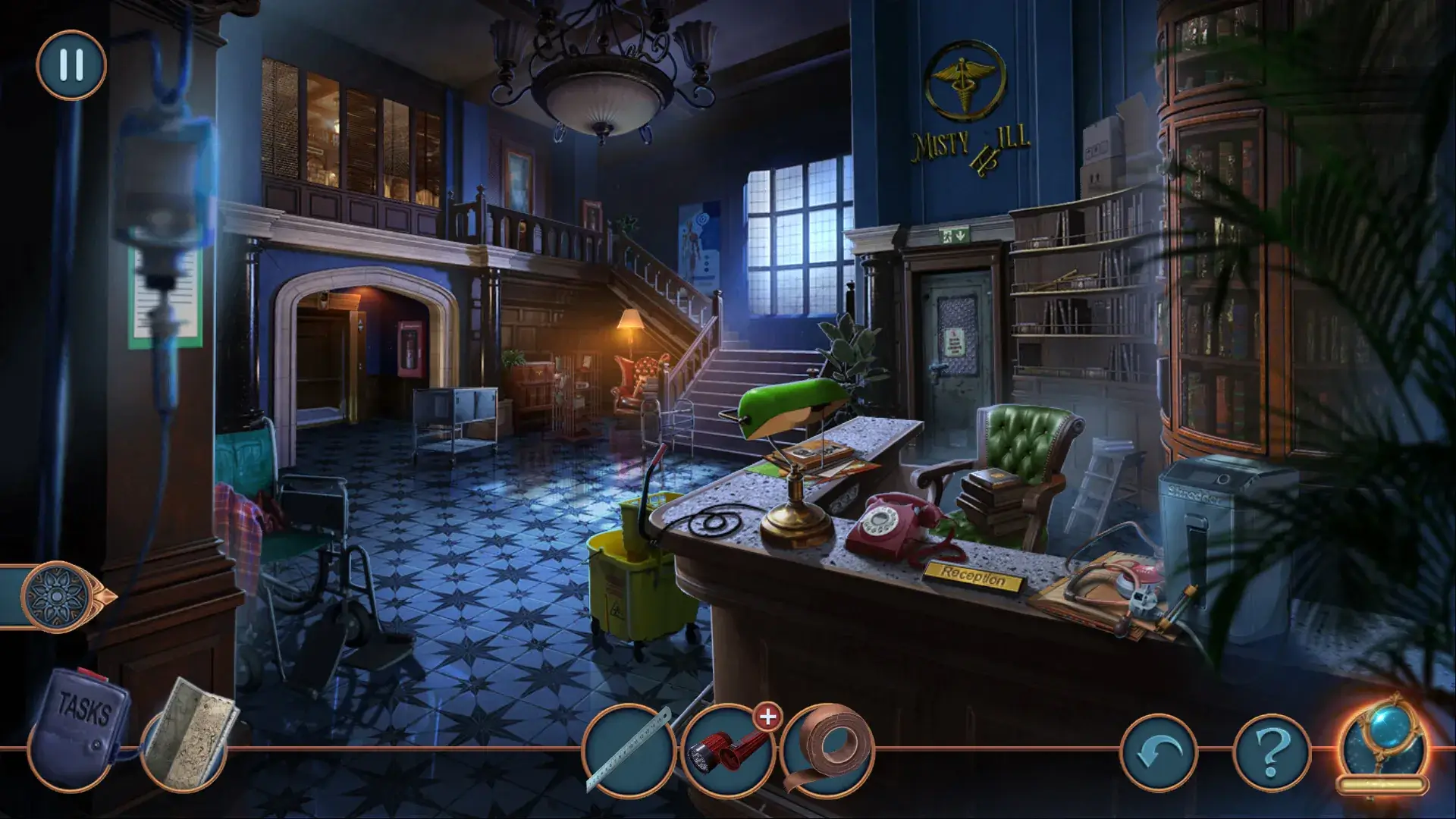1456x819 pixels.
Task: Select the red flashlight inventory item
Action: click(726, 752)
